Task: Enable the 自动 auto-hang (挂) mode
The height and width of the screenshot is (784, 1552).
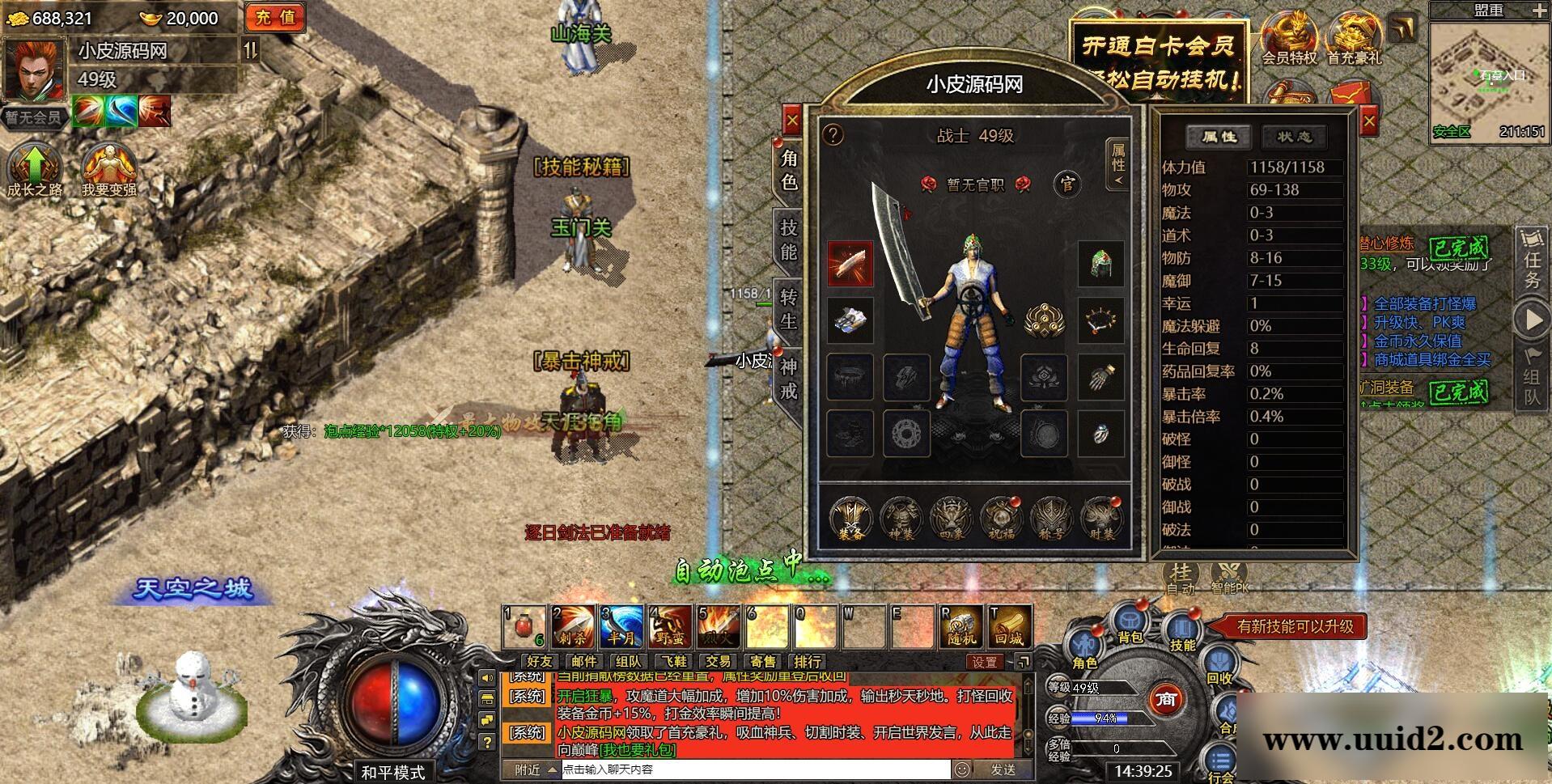Action: coord(1180,574)
